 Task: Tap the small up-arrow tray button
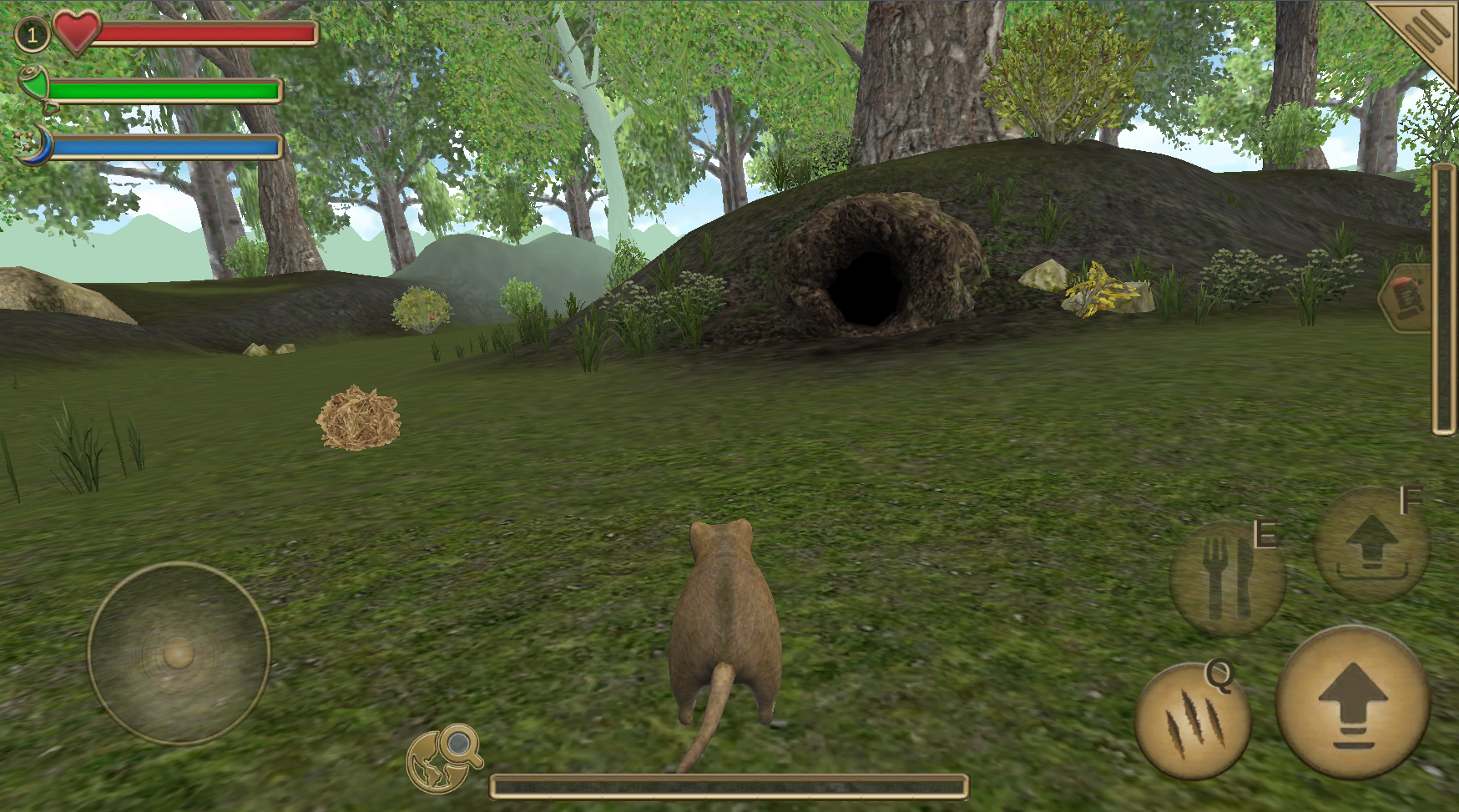coord(1371,545)
